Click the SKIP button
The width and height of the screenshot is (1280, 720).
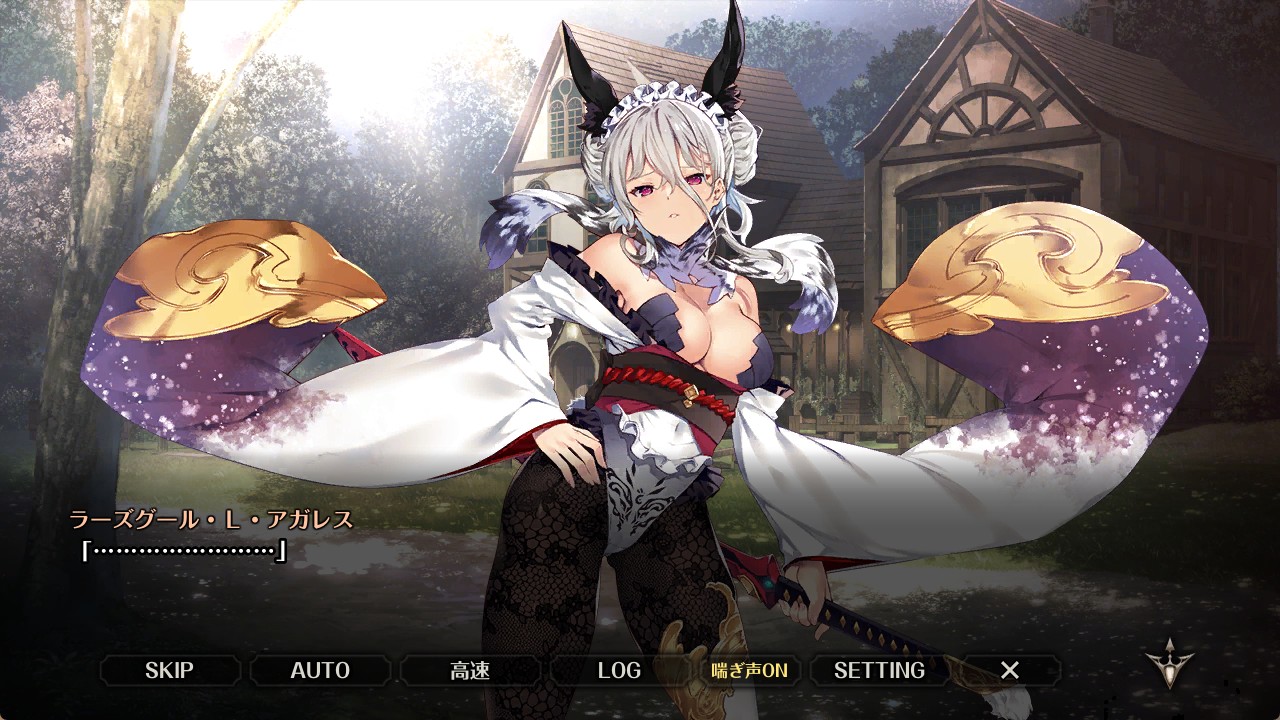click(x=169, y=670)
